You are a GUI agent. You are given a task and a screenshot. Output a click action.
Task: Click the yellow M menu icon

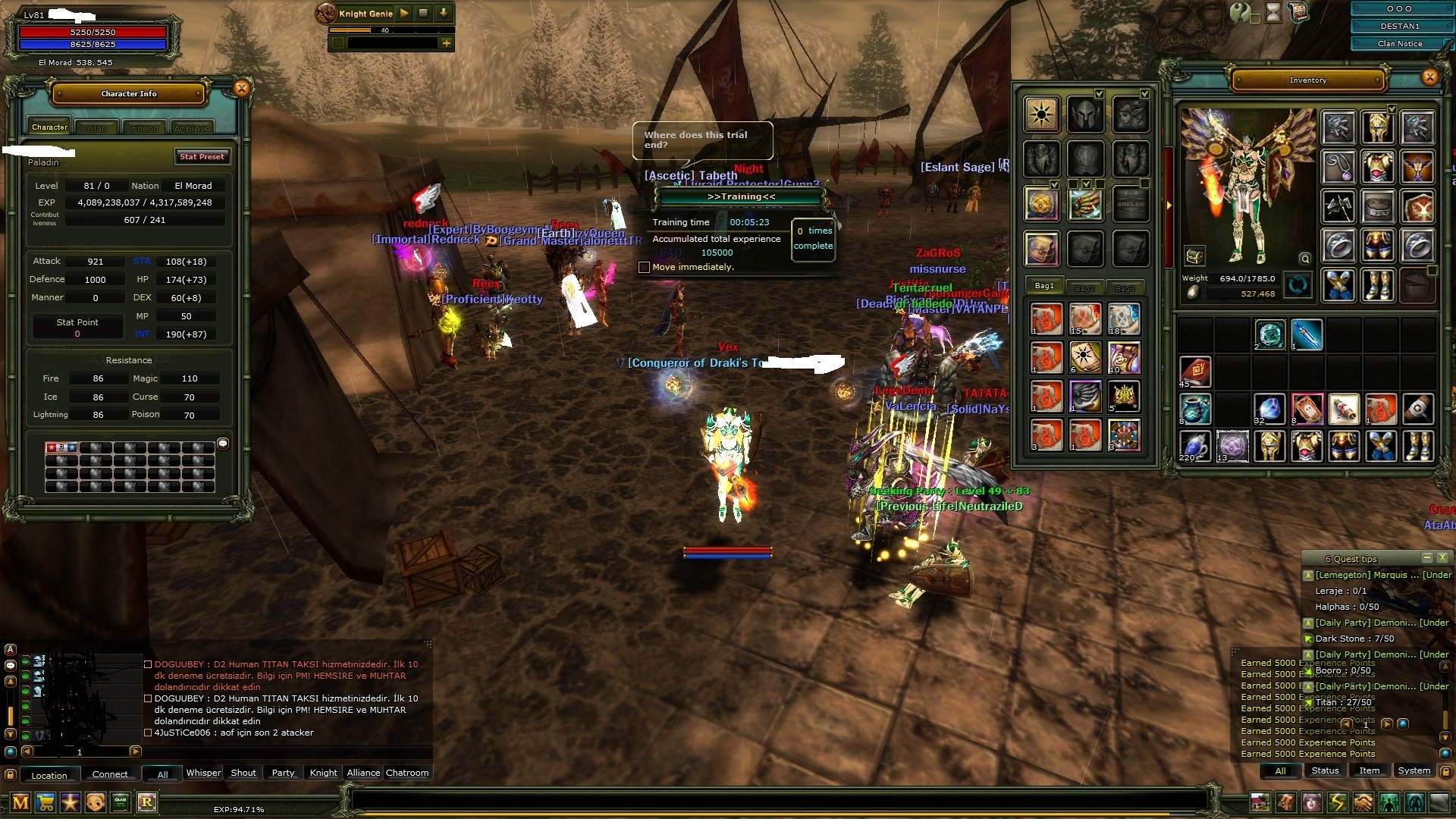coord(20,802)
